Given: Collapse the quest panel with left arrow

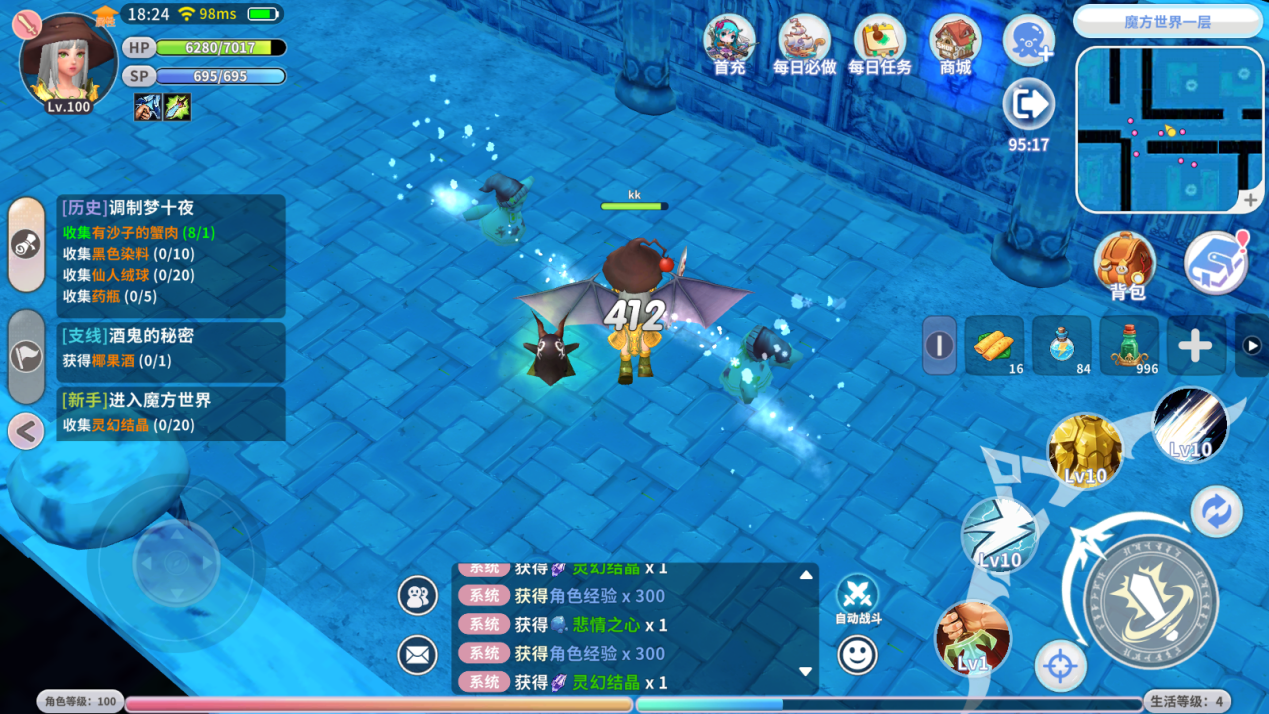Looking at the screenshot, I should click(x=26, y=432).
